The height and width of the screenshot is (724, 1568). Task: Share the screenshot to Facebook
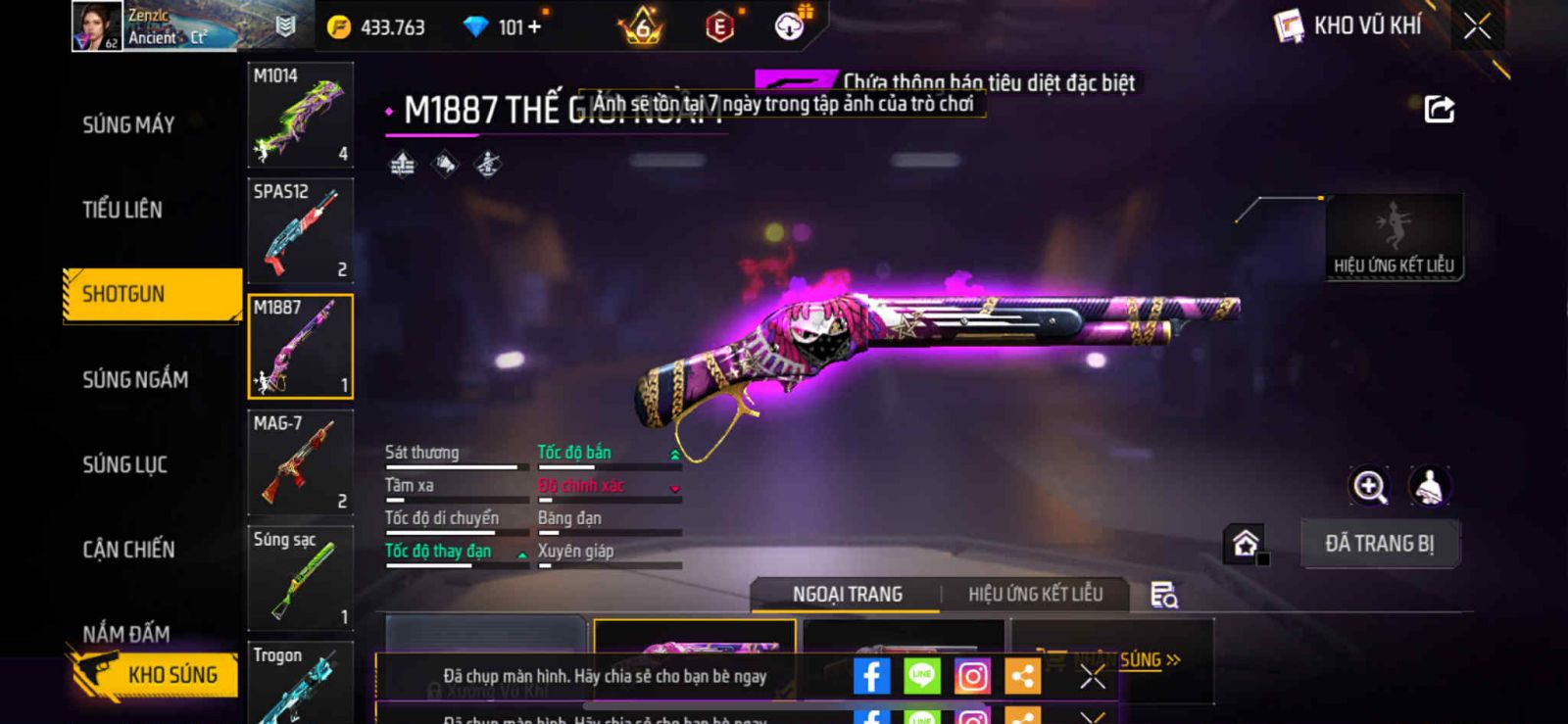[871, 676]
